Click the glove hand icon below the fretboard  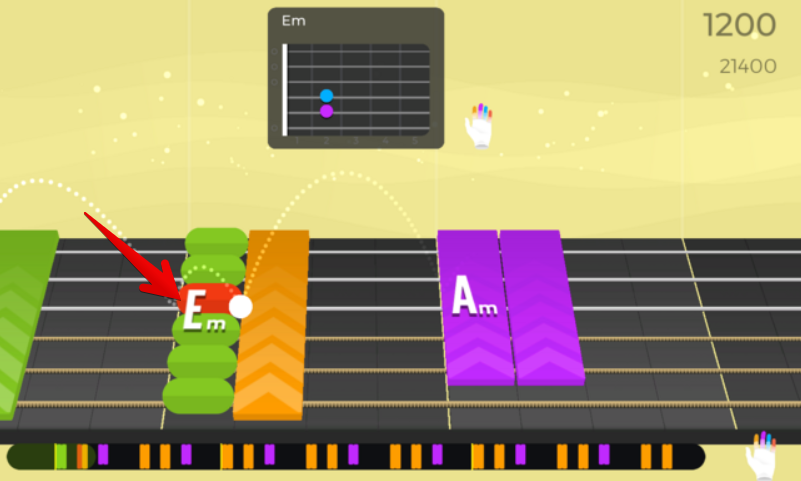[762, 456]
